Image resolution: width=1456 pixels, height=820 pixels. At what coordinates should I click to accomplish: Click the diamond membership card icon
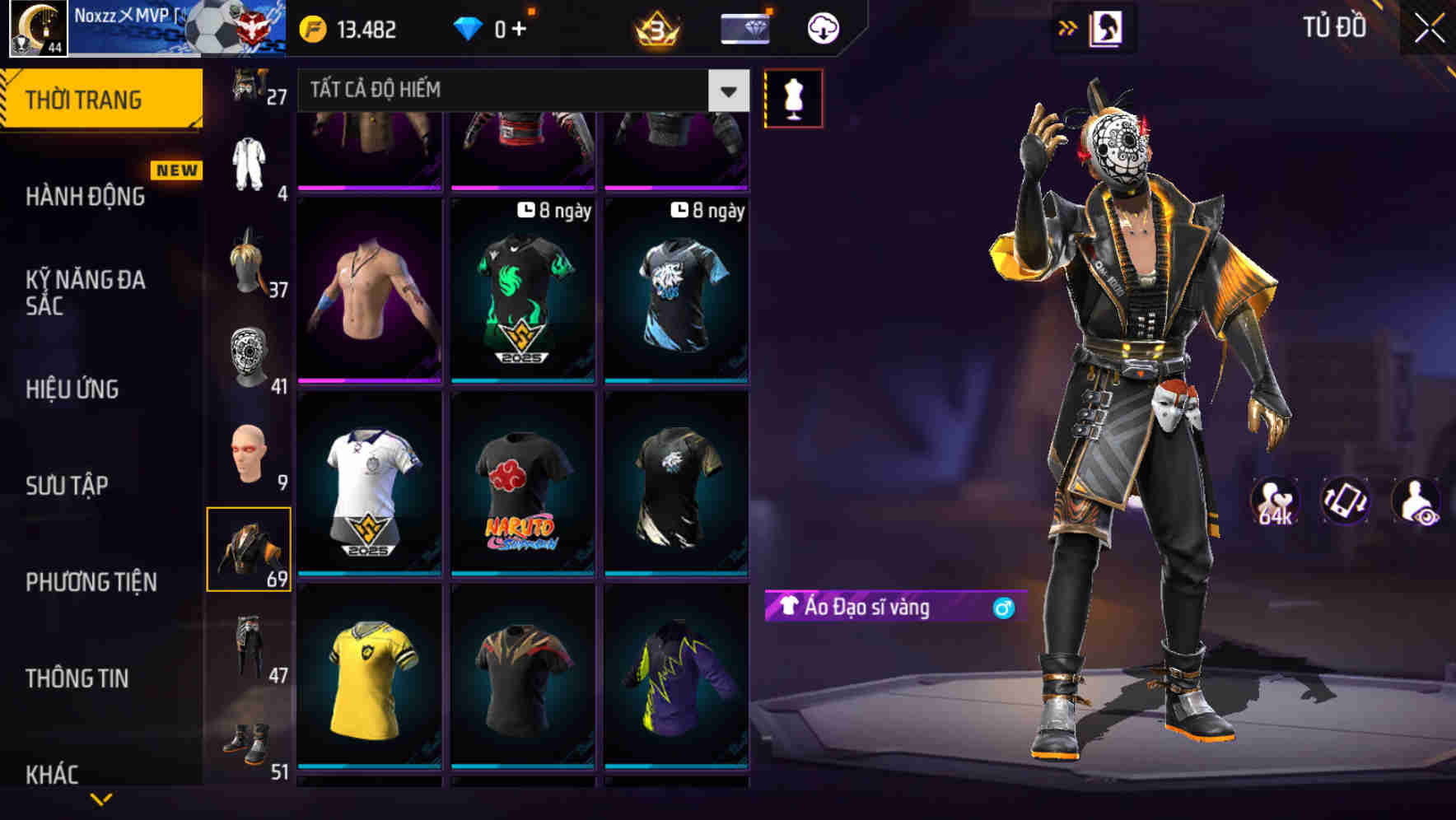743,27
